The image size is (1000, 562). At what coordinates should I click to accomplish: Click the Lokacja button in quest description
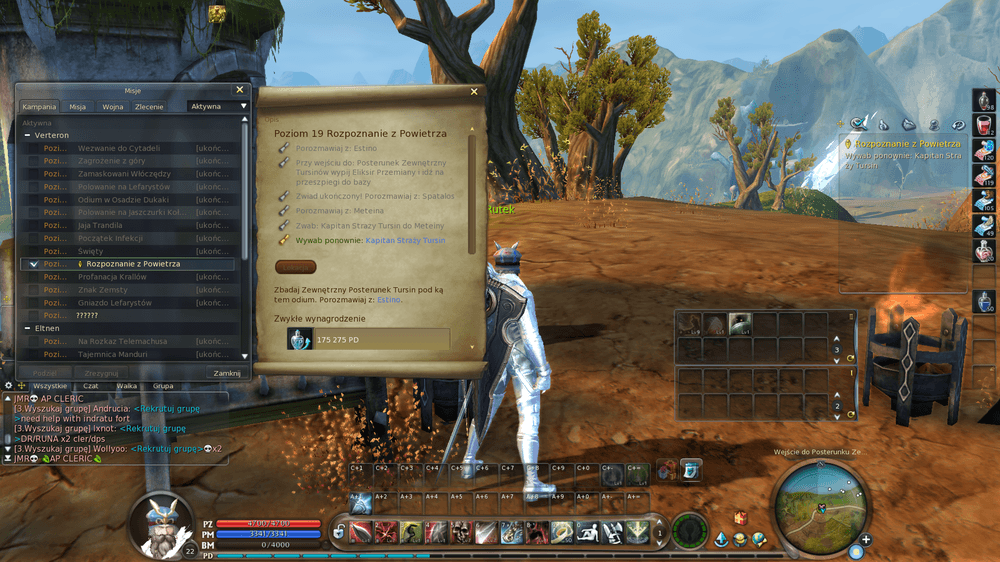point(295,267)
